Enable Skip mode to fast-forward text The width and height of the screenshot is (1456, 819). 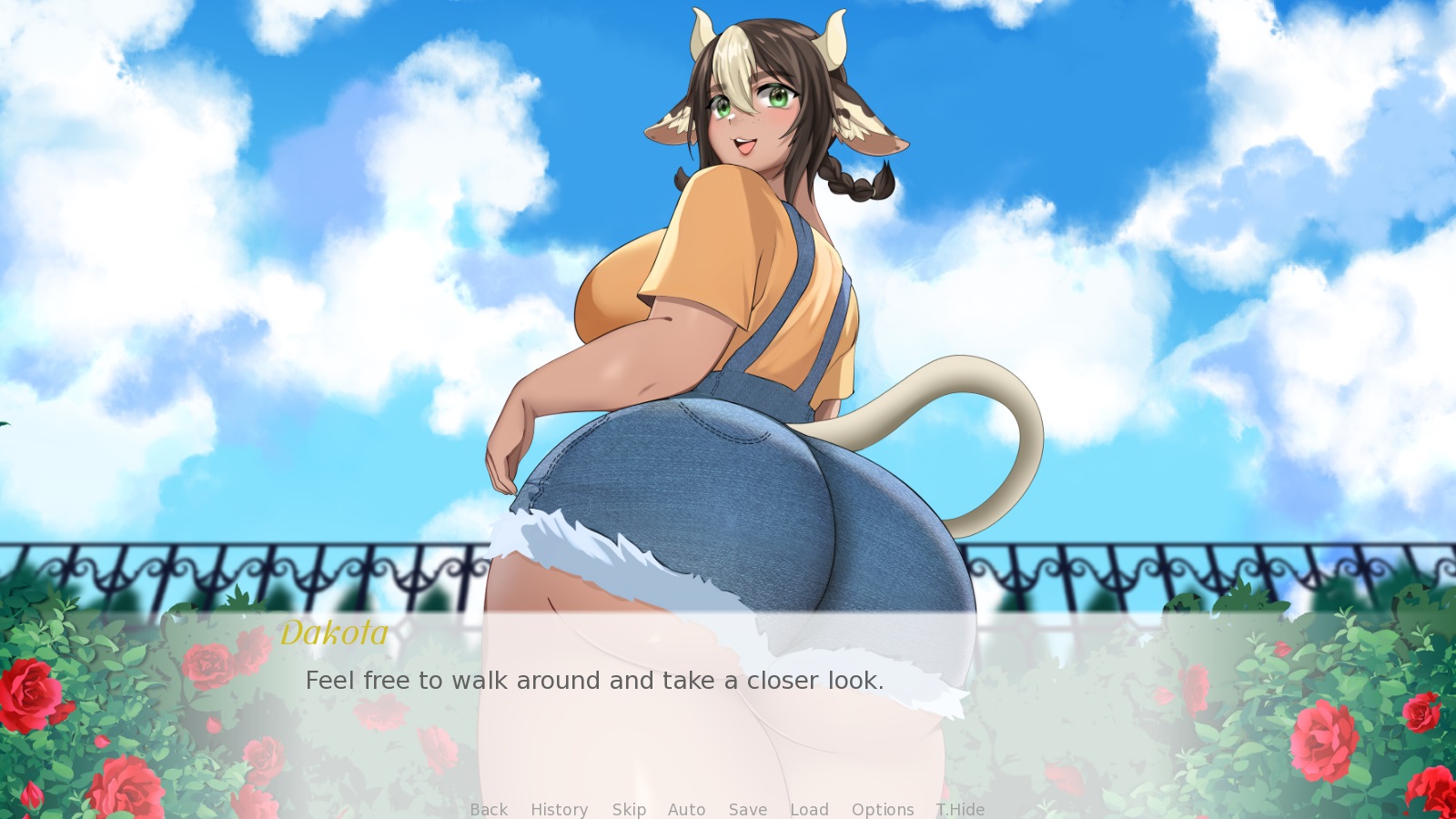pos(630,809)
